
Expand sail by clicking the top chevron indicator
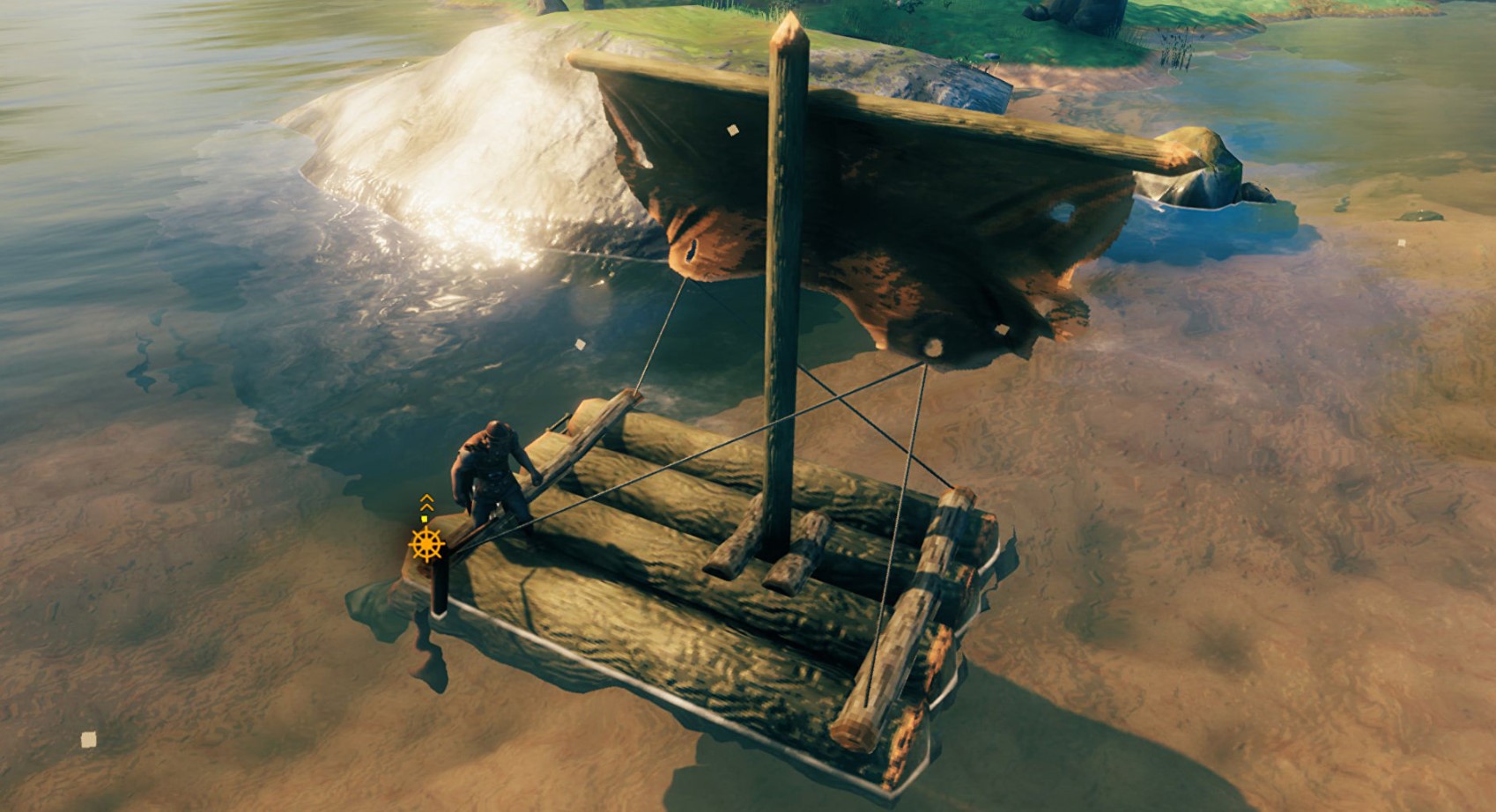coord(426,498)
